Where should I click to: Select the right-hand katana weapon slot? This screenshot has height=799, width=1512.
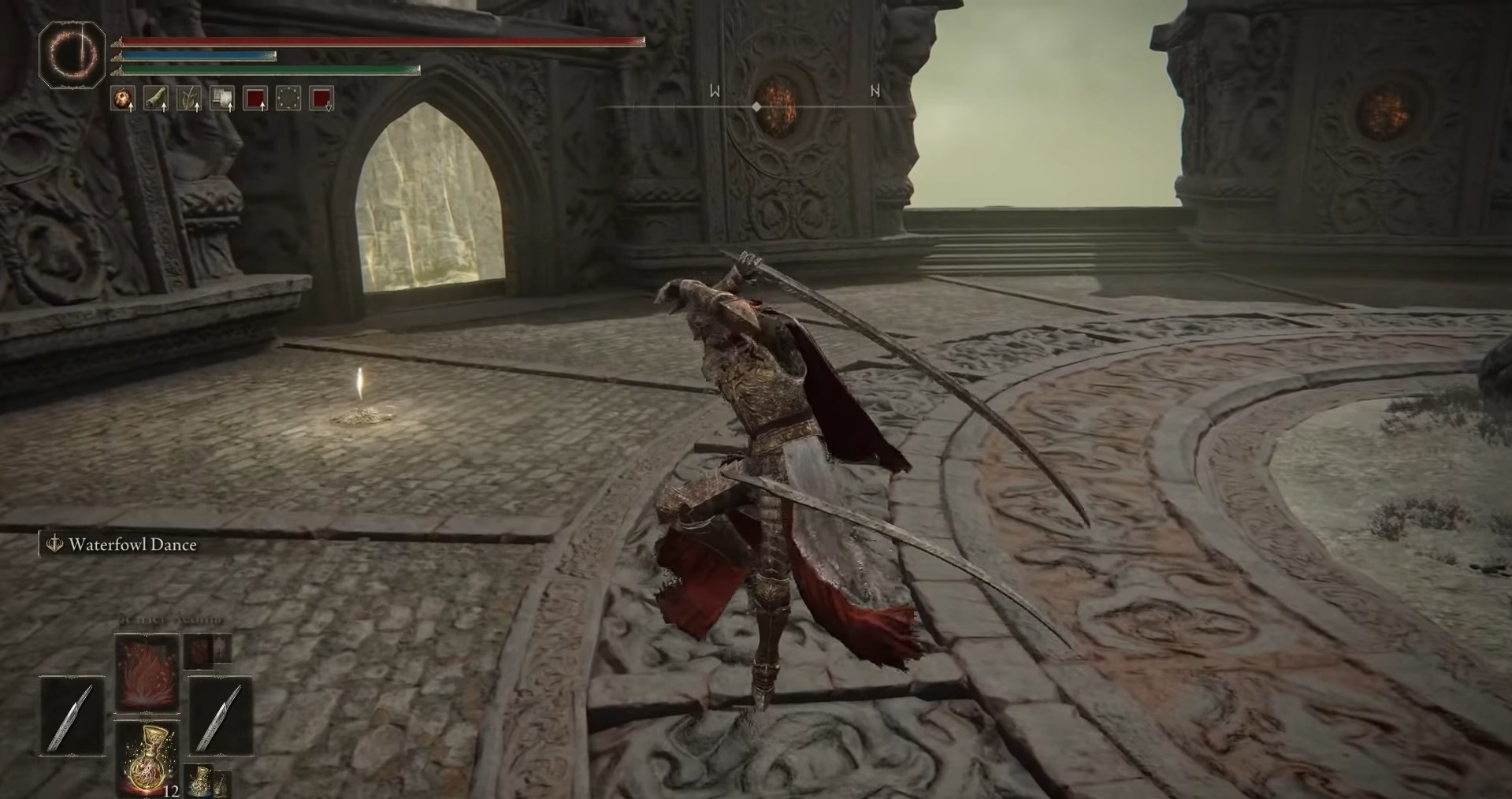pyautogui.click(x=220, y=717)
